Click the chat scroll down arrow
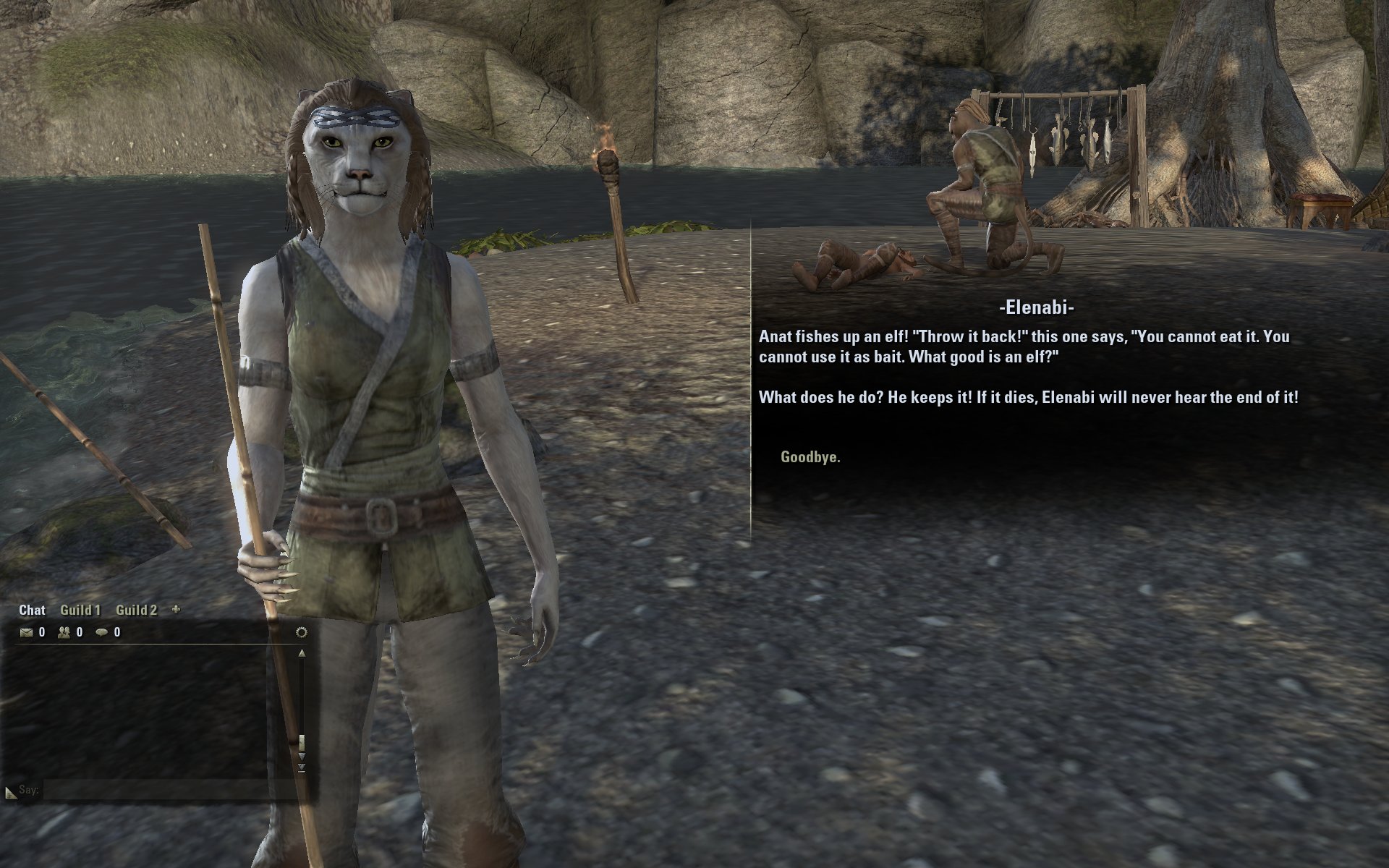1389x868 pixels. coord(302,757)
